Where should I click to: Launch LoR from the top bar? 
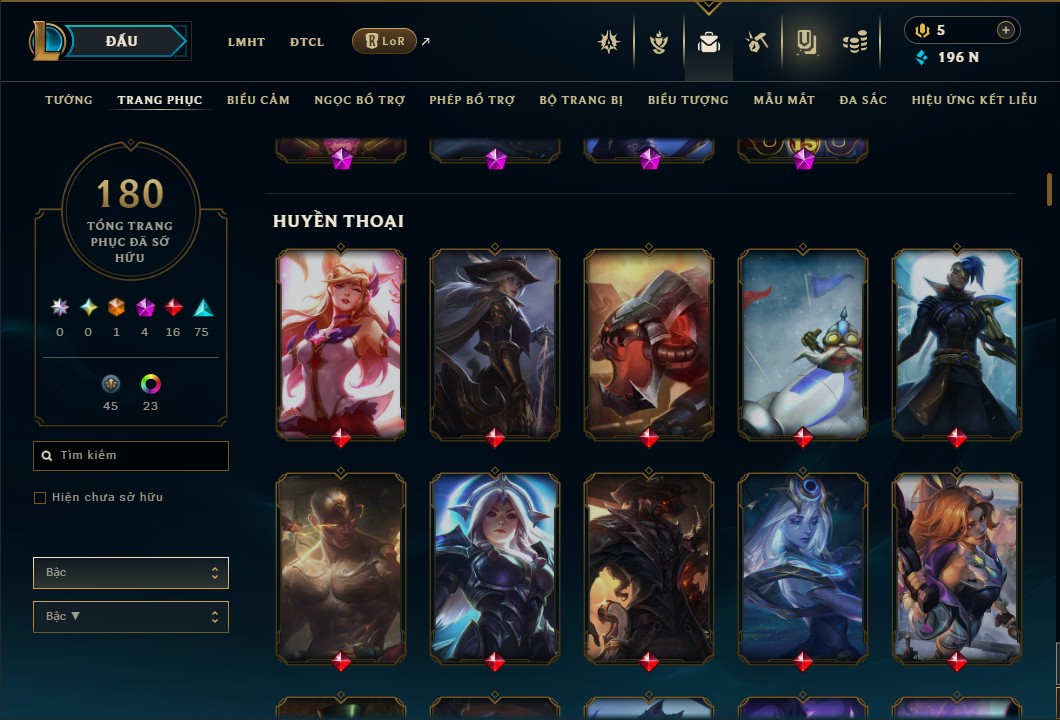pos(385,41)
